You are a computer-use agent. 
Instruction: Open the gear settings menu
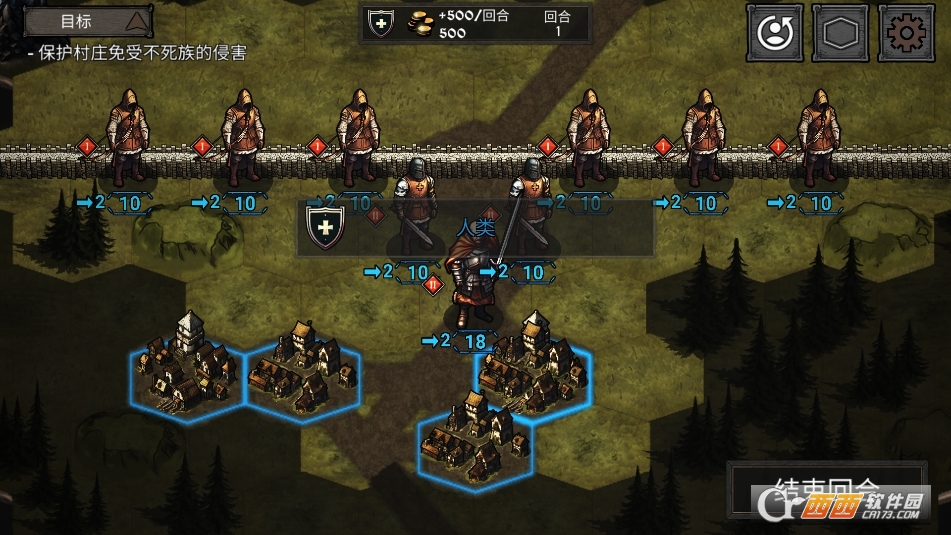906,33
